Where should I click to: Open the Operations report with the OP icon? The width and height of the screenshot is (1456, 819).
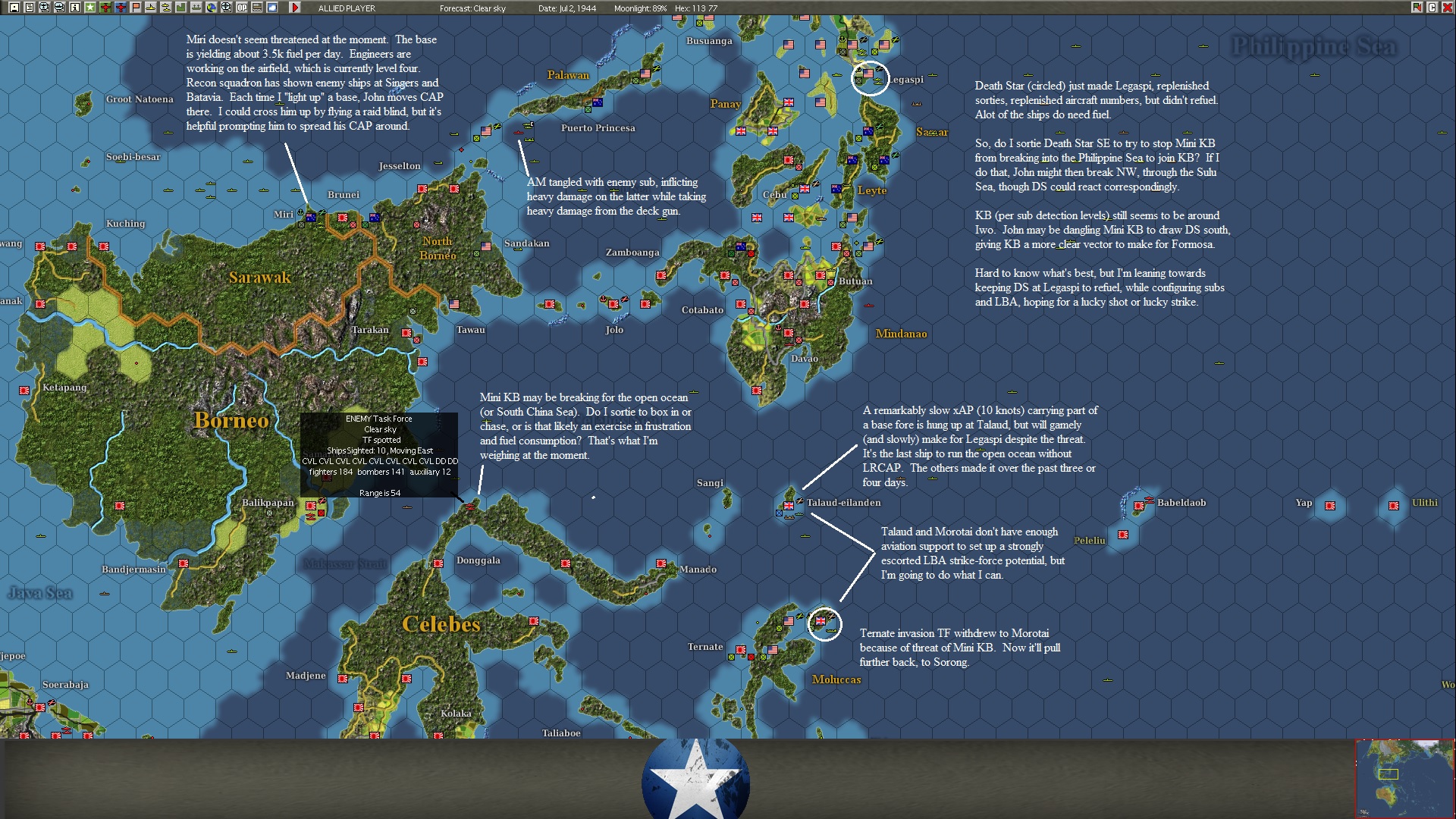pos(240,8)
